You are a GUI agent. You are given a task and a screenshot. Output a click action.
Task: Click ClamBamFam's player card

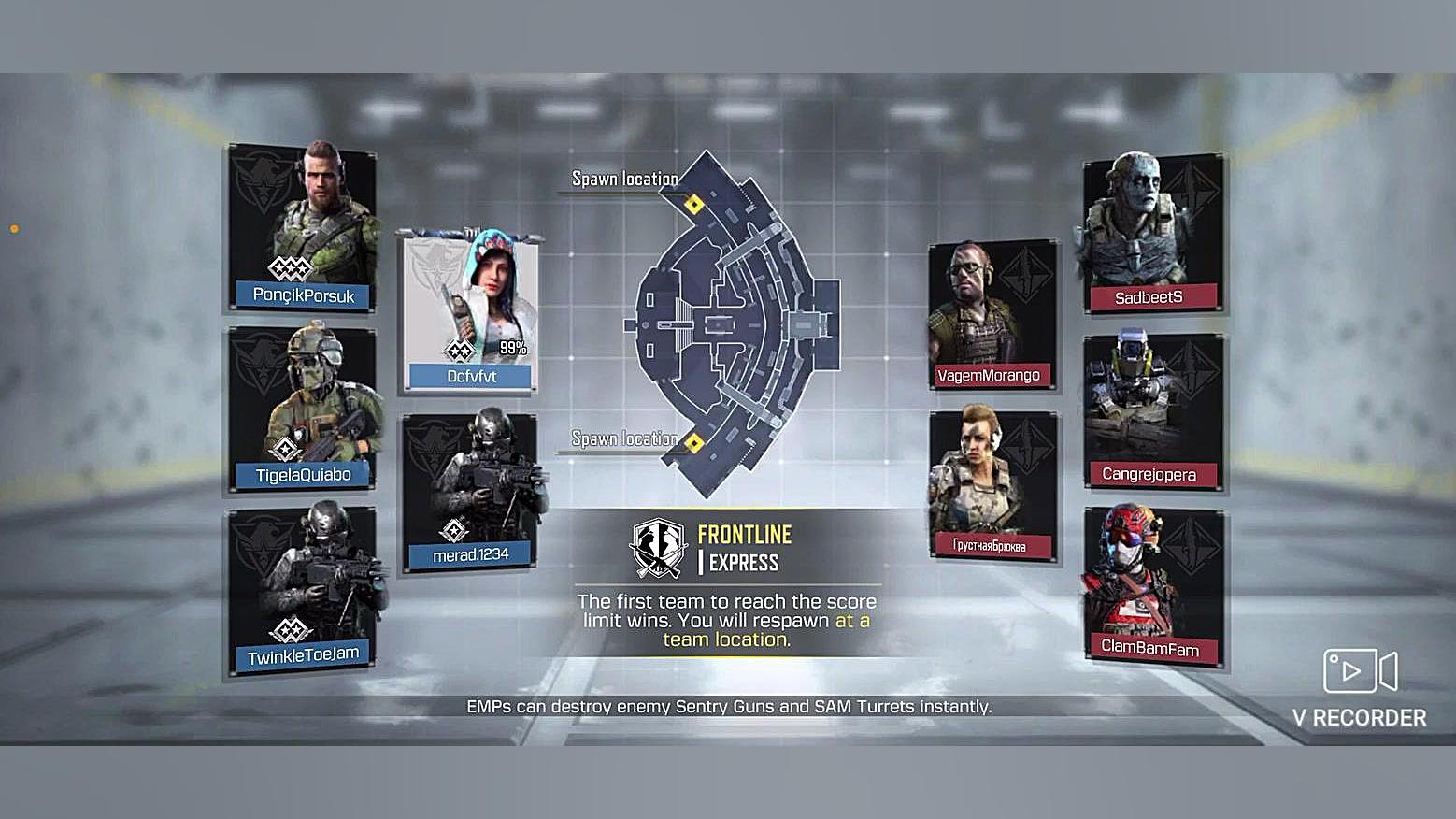1151,584
